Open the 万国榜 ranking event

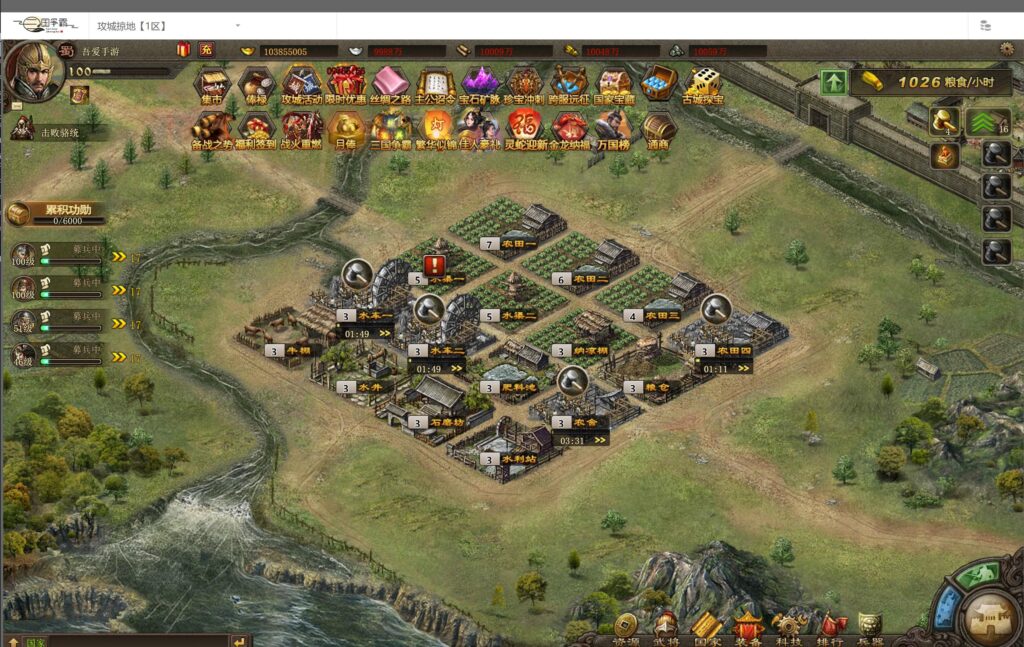click(x=612, y=127)
